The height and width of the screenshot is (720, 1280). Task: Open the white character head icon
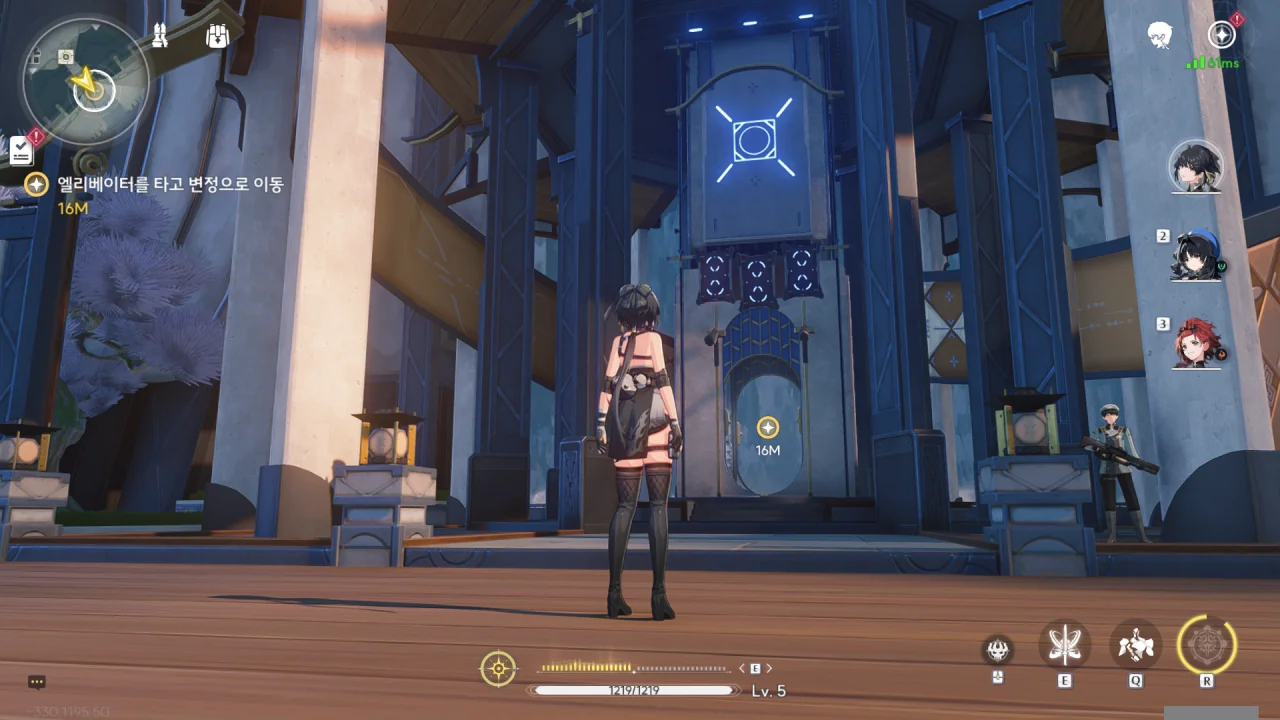(1160, 35)
